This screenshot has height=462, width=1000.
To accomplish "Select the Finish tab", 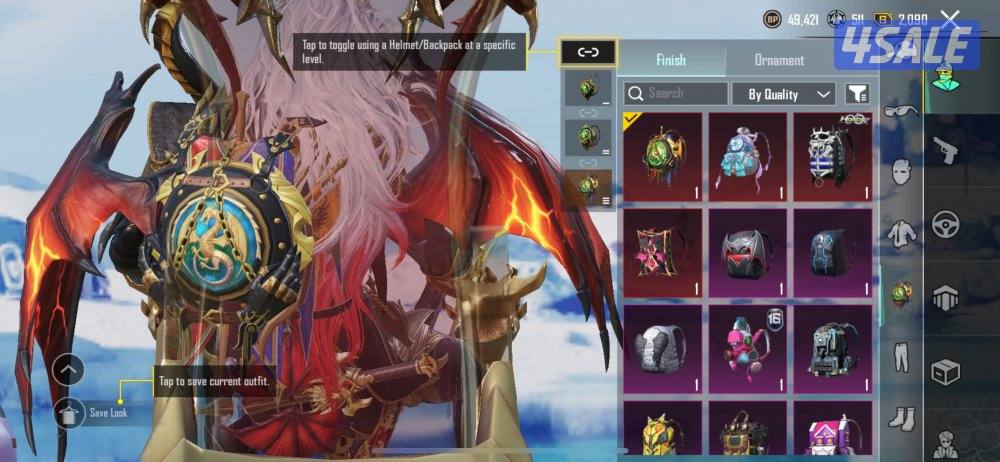I will pos(670,60).
